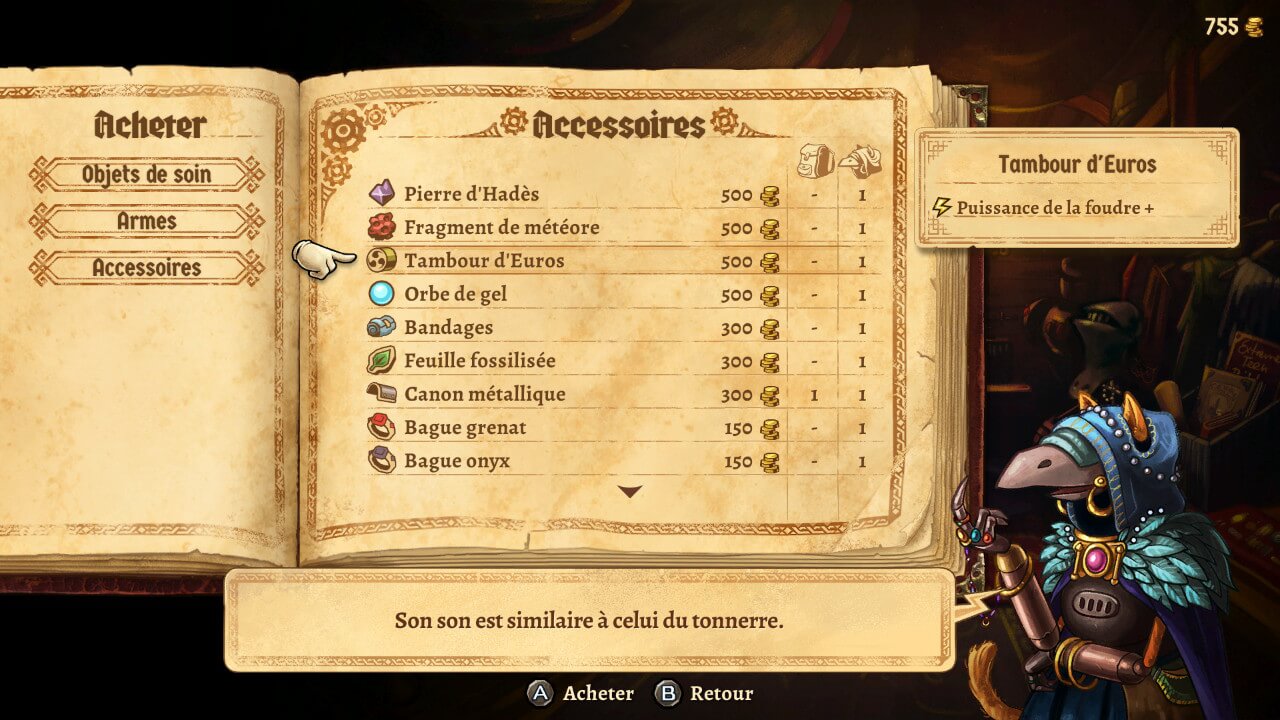Select the Accessoires category
Image resolution: width=1280 pixels, height=720 pixels.
[x=146, y=268]
